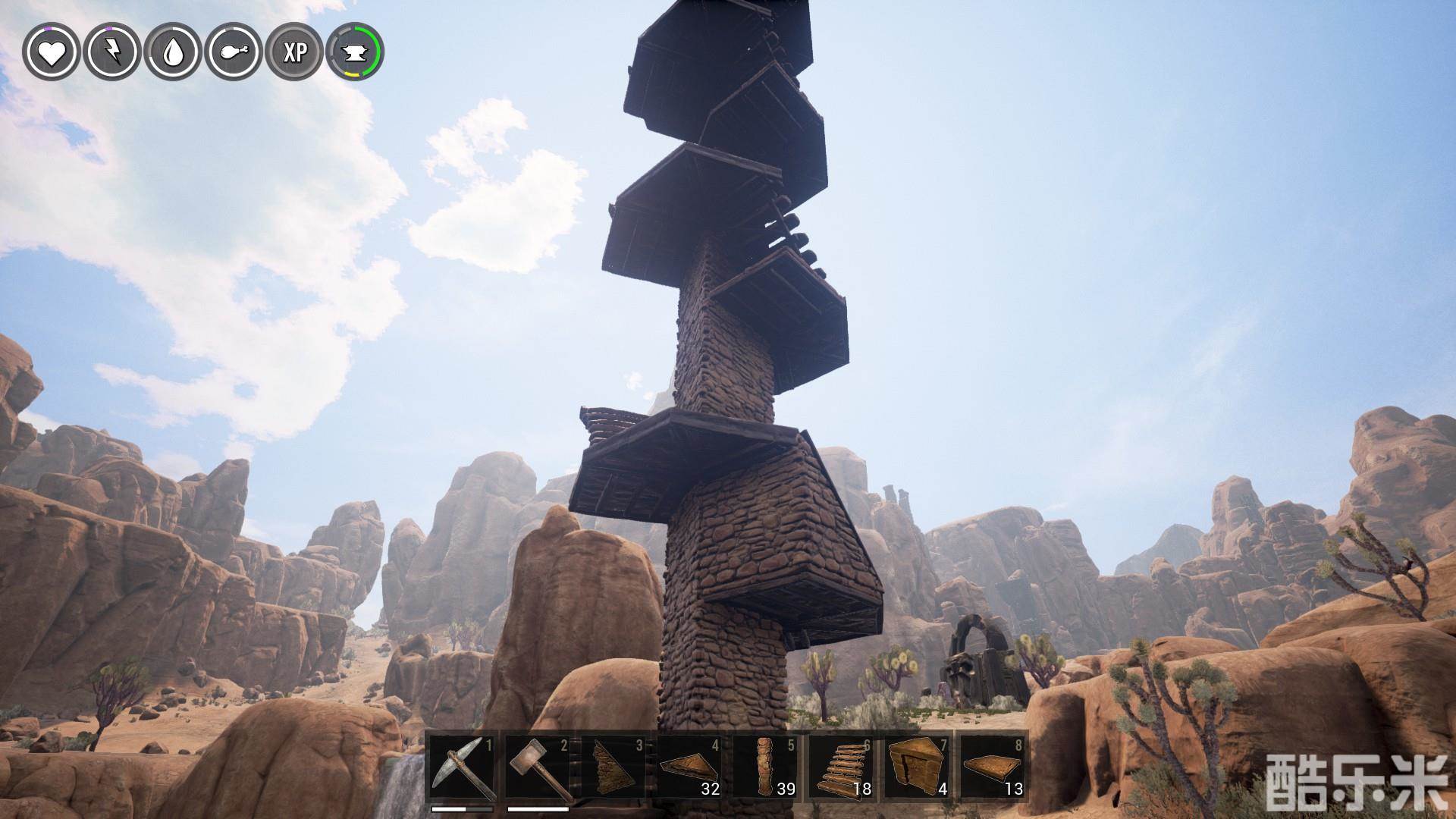The width and height of the screenshot is (1456, 819).
Task: Select the triangular wedge ceiling stack of 32
Action: point(689,767)
